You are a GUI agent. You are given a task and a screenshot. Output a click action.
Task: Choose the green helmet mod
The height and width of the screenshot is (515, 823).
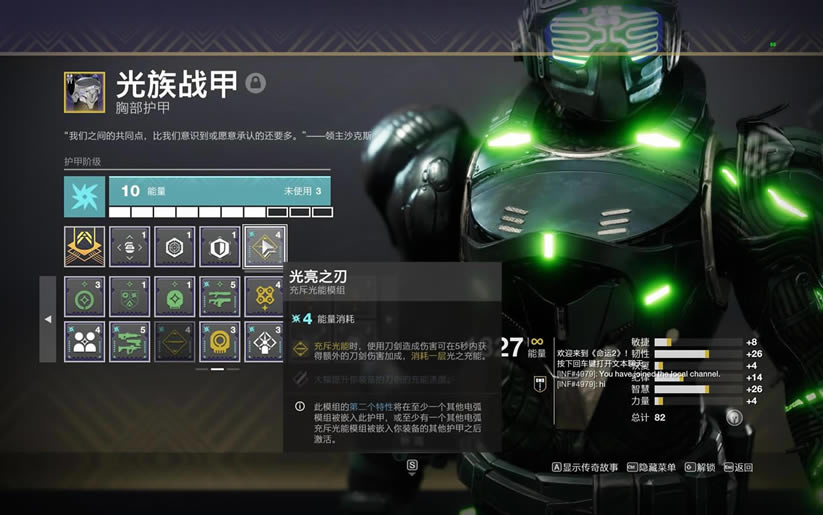click(x=174, y=297)
